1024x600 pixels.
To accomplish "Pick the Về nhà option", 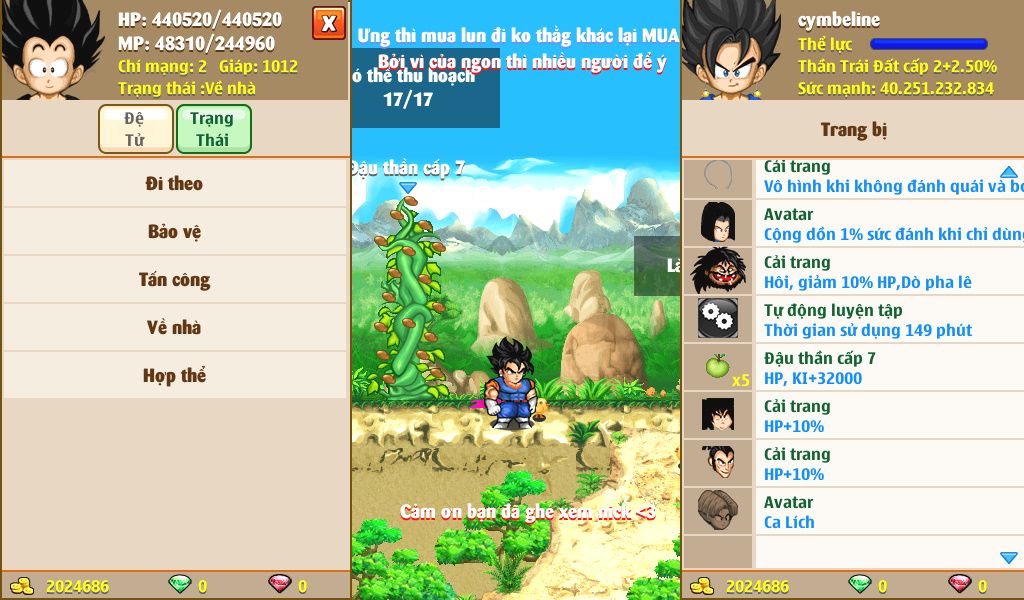I will pyautogui.click(x=175, y=328).
